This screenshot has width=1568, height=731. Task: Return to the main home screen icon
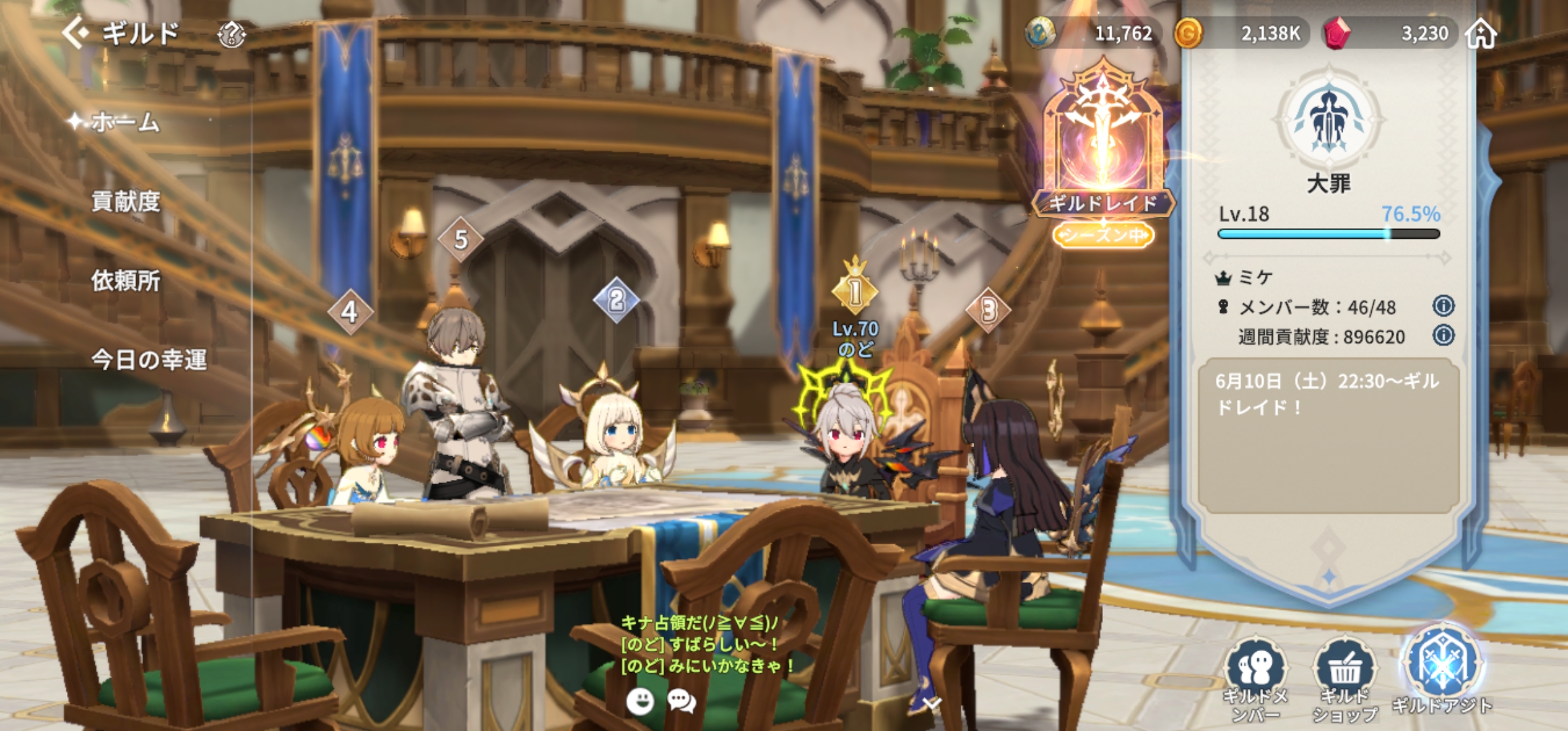click(x=1481, y=33)
